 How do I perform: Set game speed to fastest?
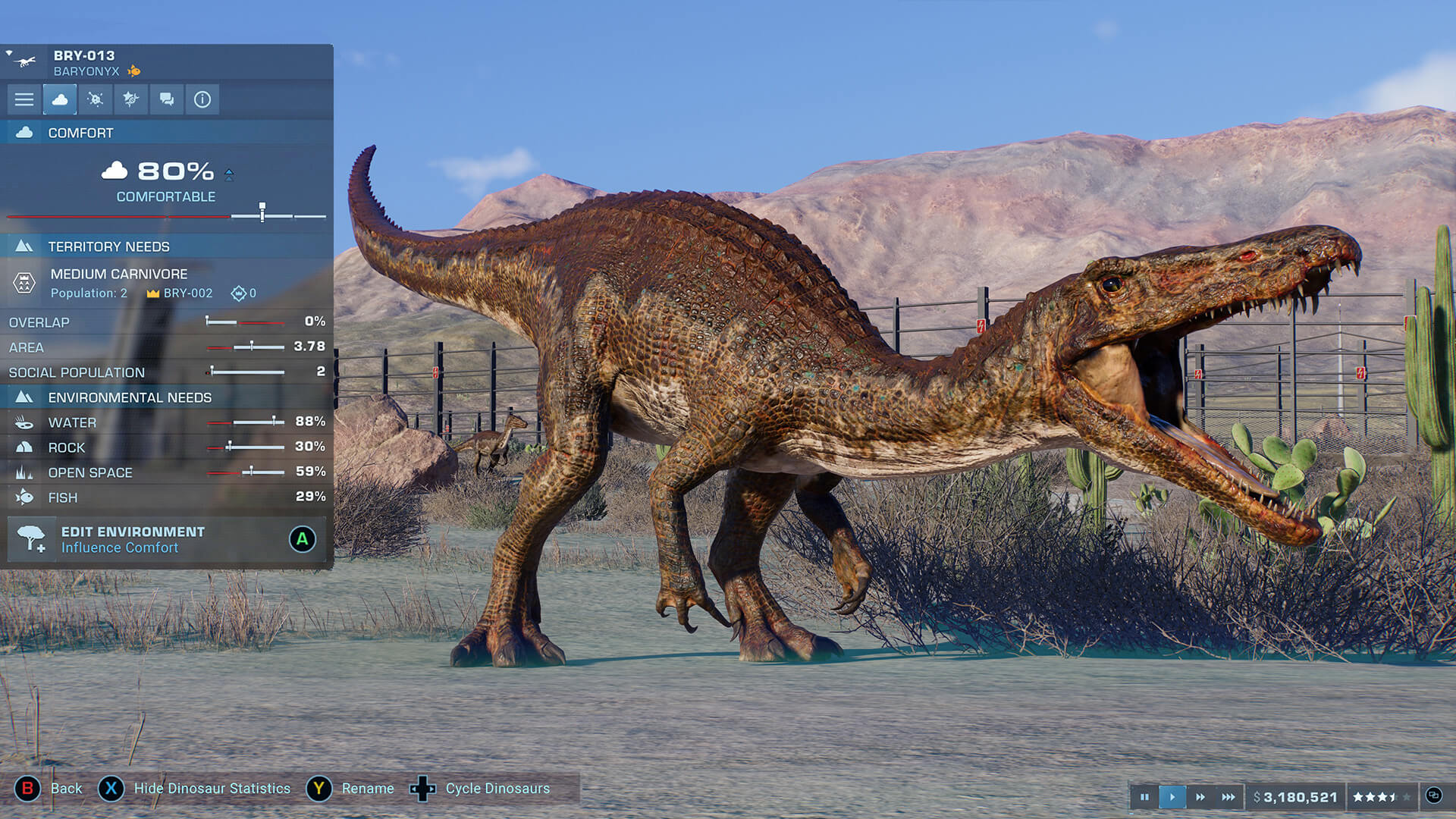(x=1228, y=797)
